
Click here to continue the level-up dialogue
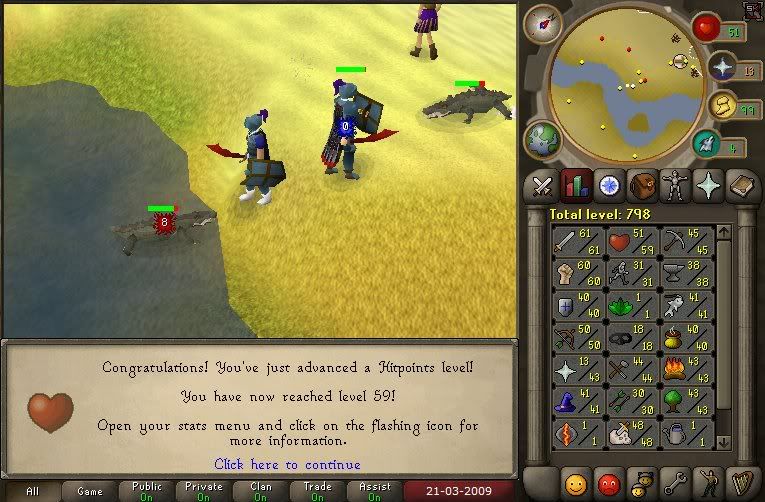click(x=287, y=464)
